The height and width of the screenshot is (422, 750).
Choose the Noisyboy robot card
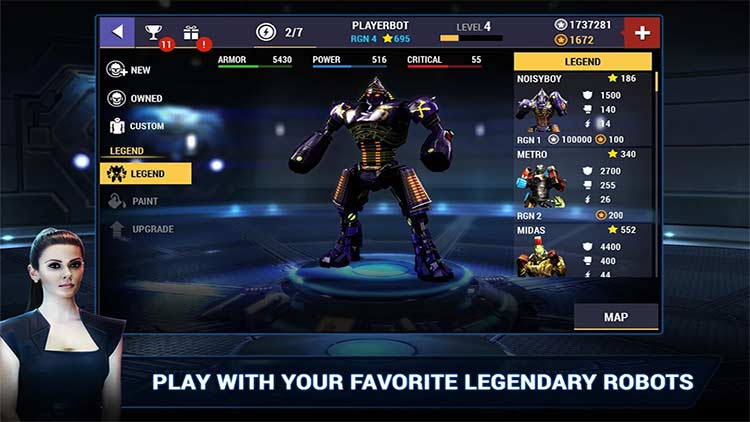tap(584, 108)
